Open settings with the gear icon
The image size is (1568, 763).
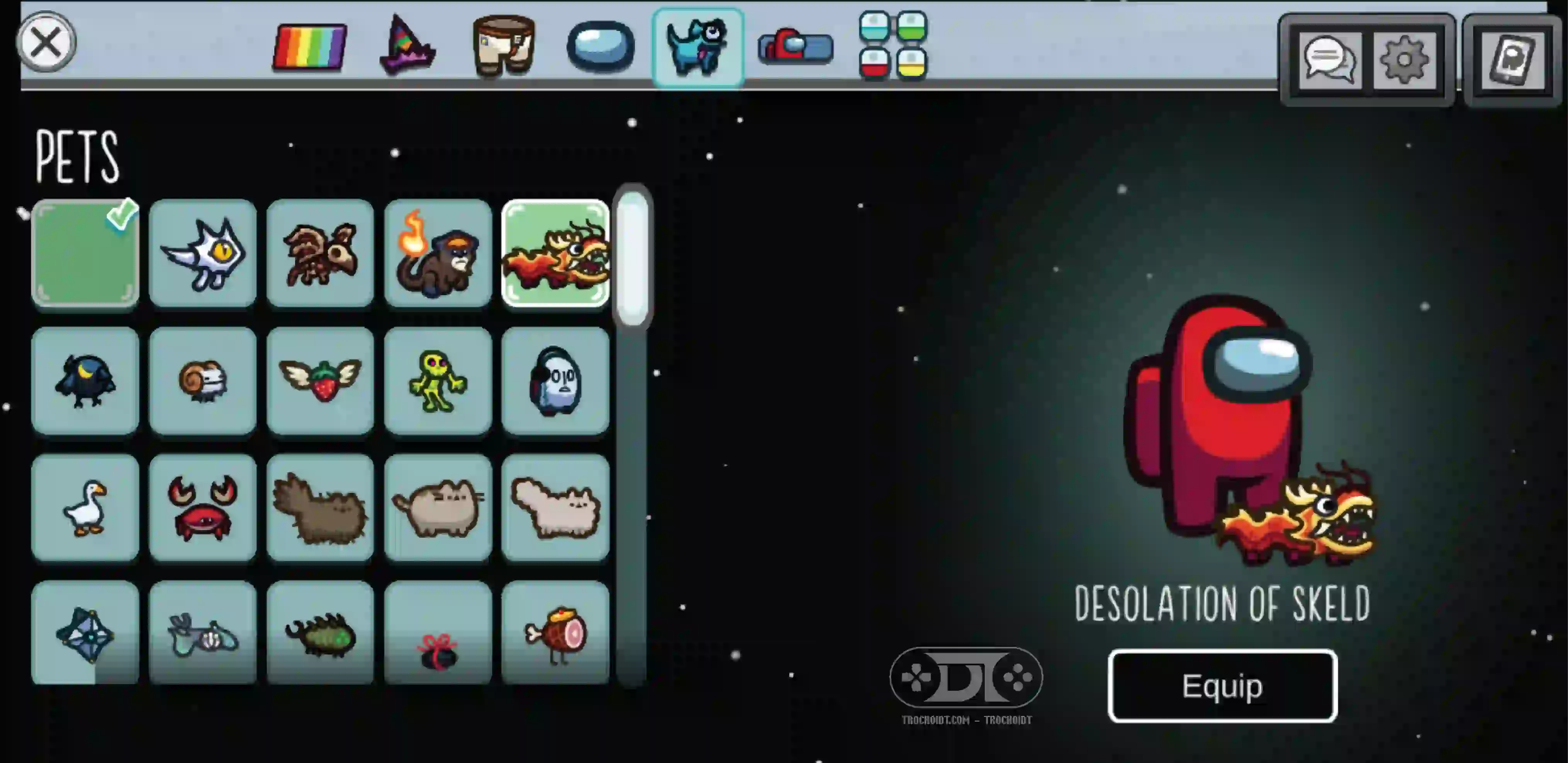(1404, 59)
